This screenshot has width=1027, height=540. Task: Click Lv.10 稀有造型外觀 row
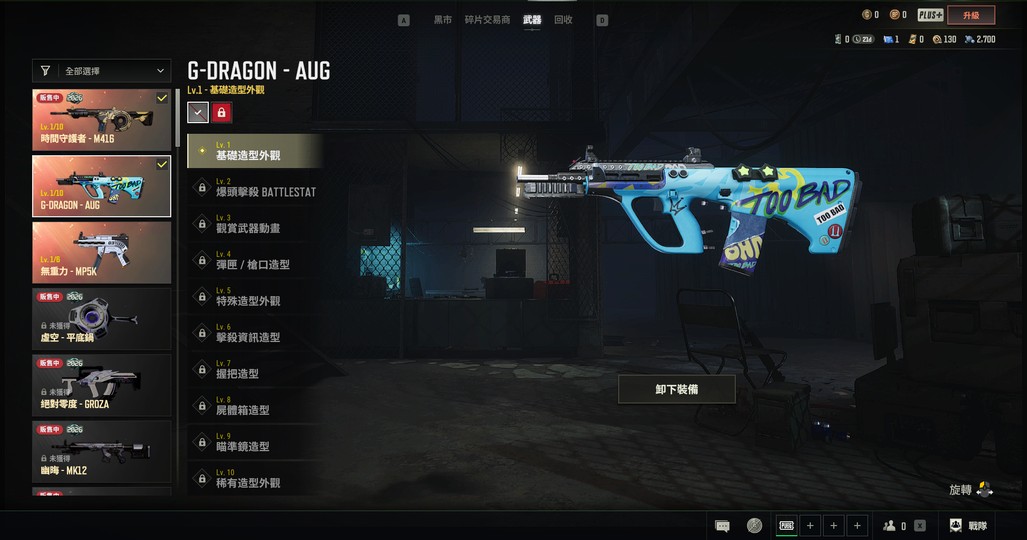point(256,479)
